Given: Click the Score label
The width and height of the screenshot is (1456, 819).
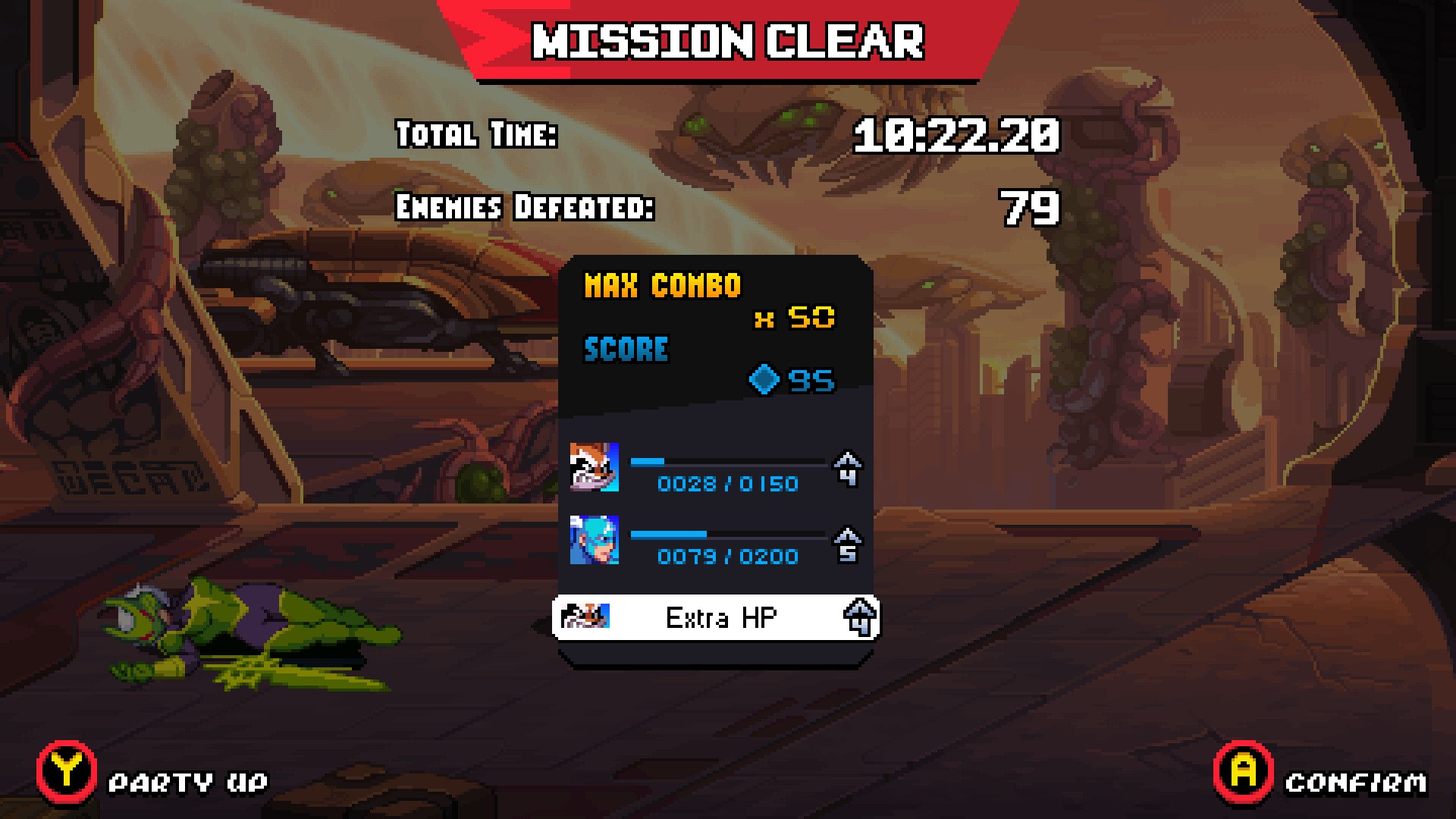Looking at the screenshot, I should tap(626, 349).
